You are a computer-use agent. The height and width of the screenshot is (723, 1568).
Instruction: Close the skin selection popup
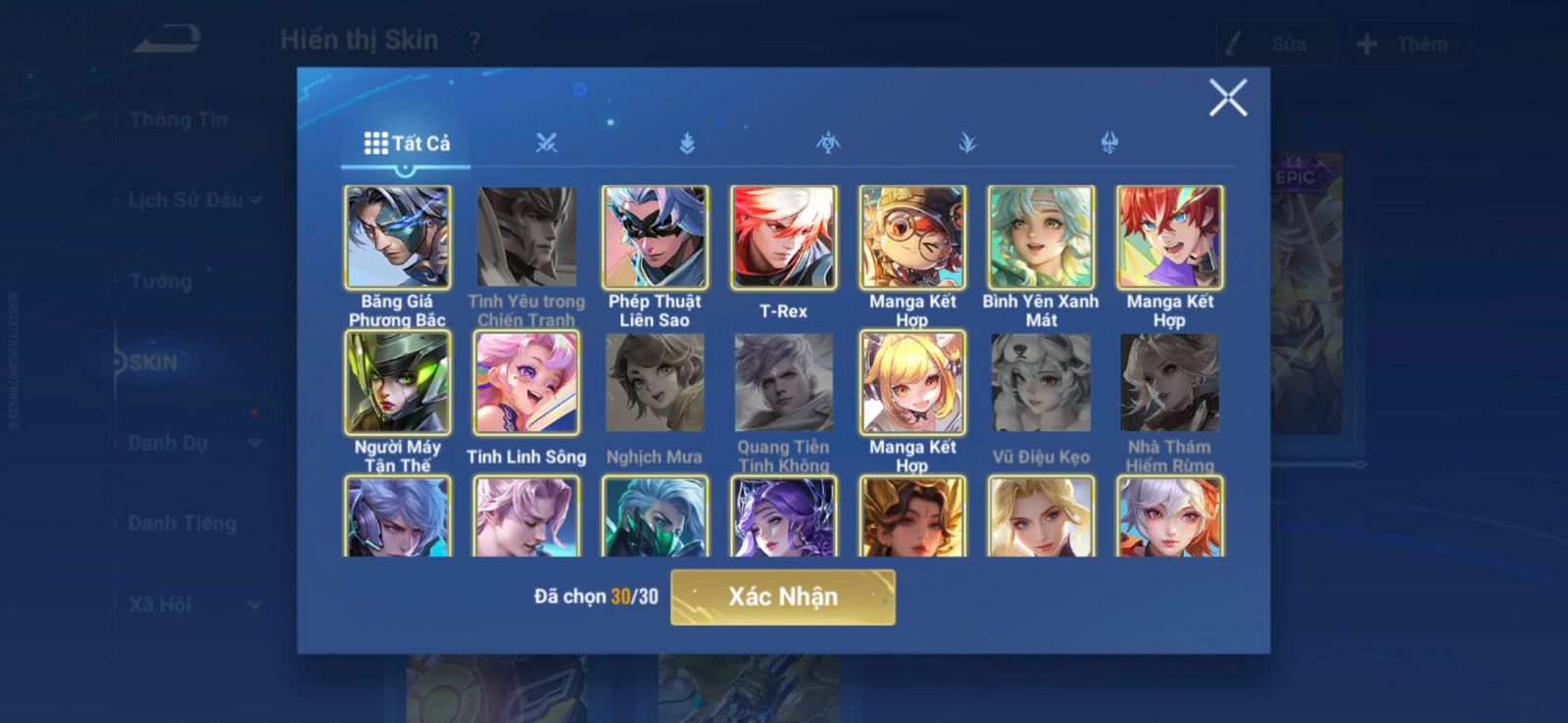[x=1227, y=98]
